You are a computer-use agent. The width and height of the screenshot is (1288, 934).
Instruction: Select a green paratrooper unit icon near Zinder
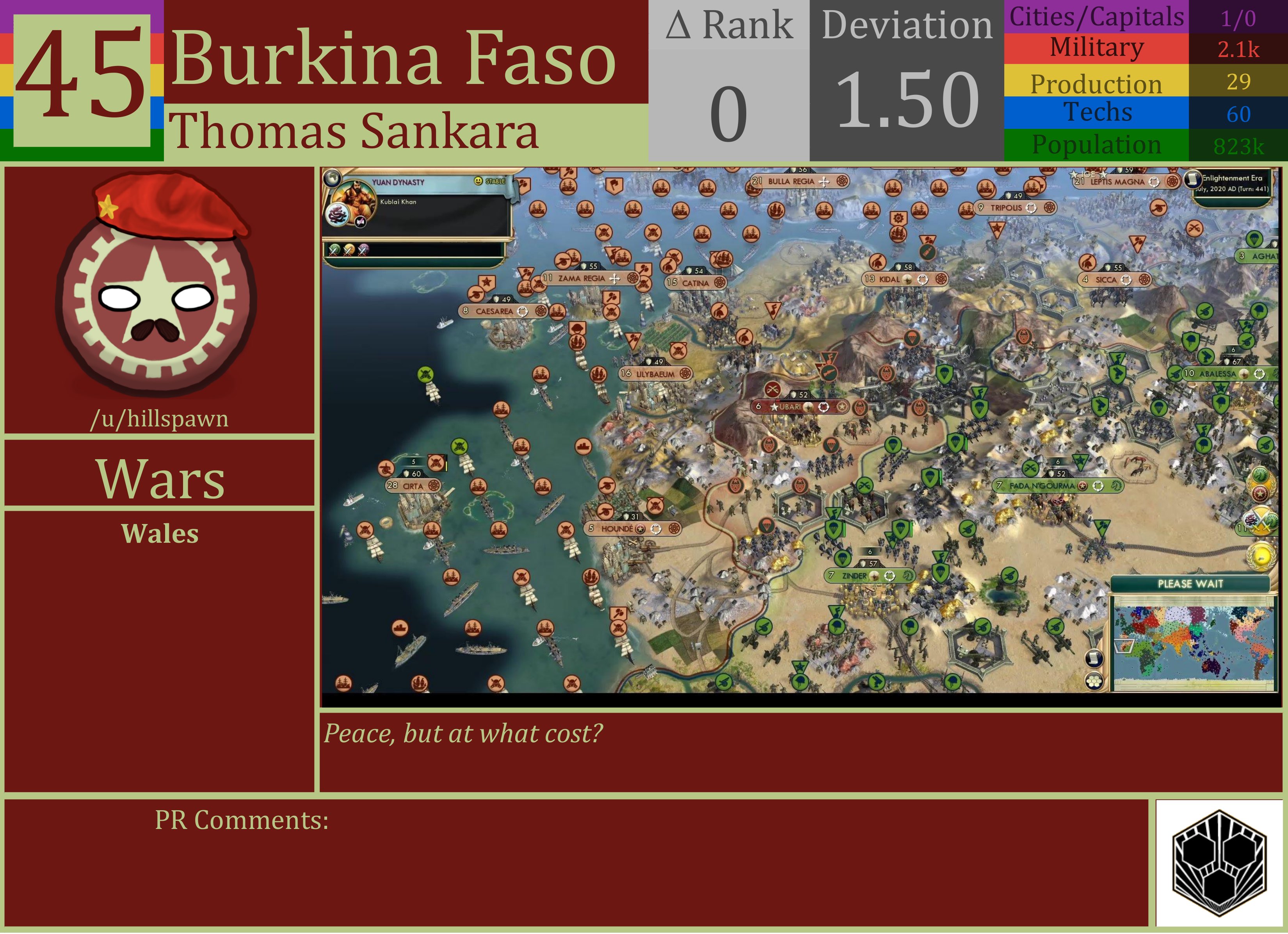click(x=843, y=559)
